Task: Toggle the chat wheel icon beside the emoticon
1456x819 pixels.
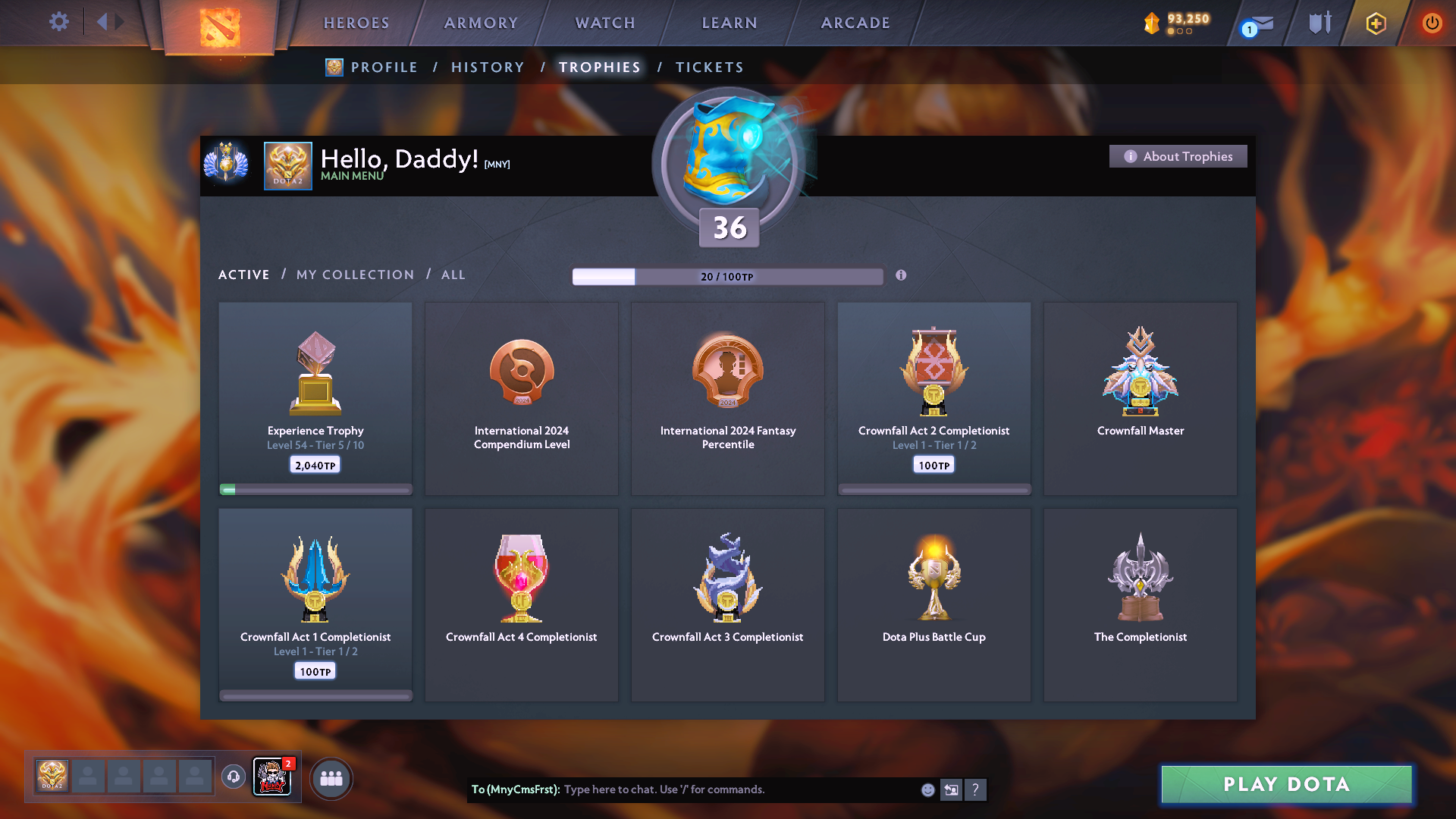Action: [952, 789]
